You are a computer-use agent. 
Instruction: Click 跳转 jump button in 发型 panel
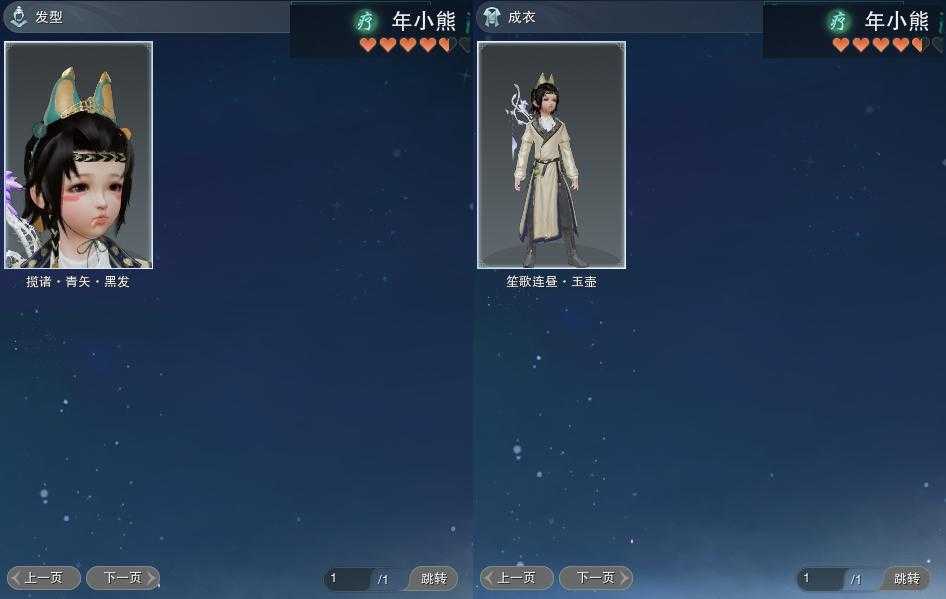434,579
